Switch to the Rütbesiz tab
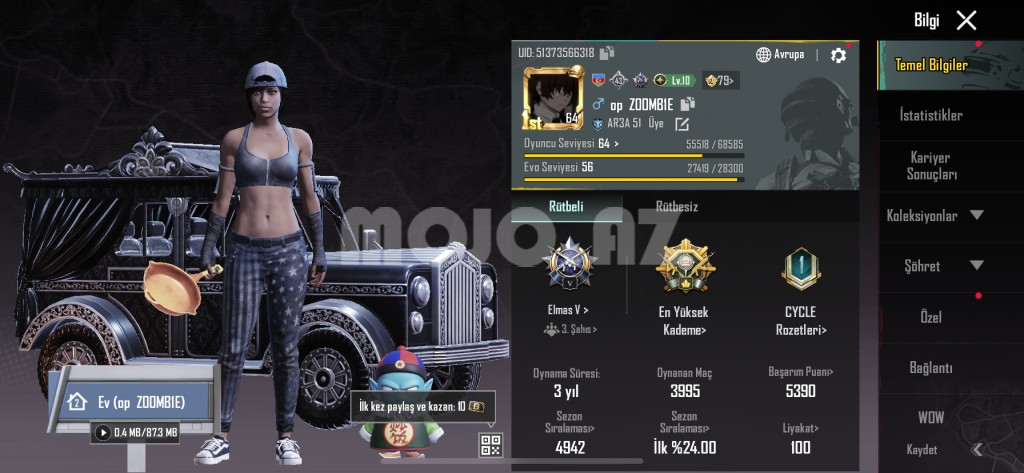The height and width of the screenshot is (473, 1024). tap(677, 207)
